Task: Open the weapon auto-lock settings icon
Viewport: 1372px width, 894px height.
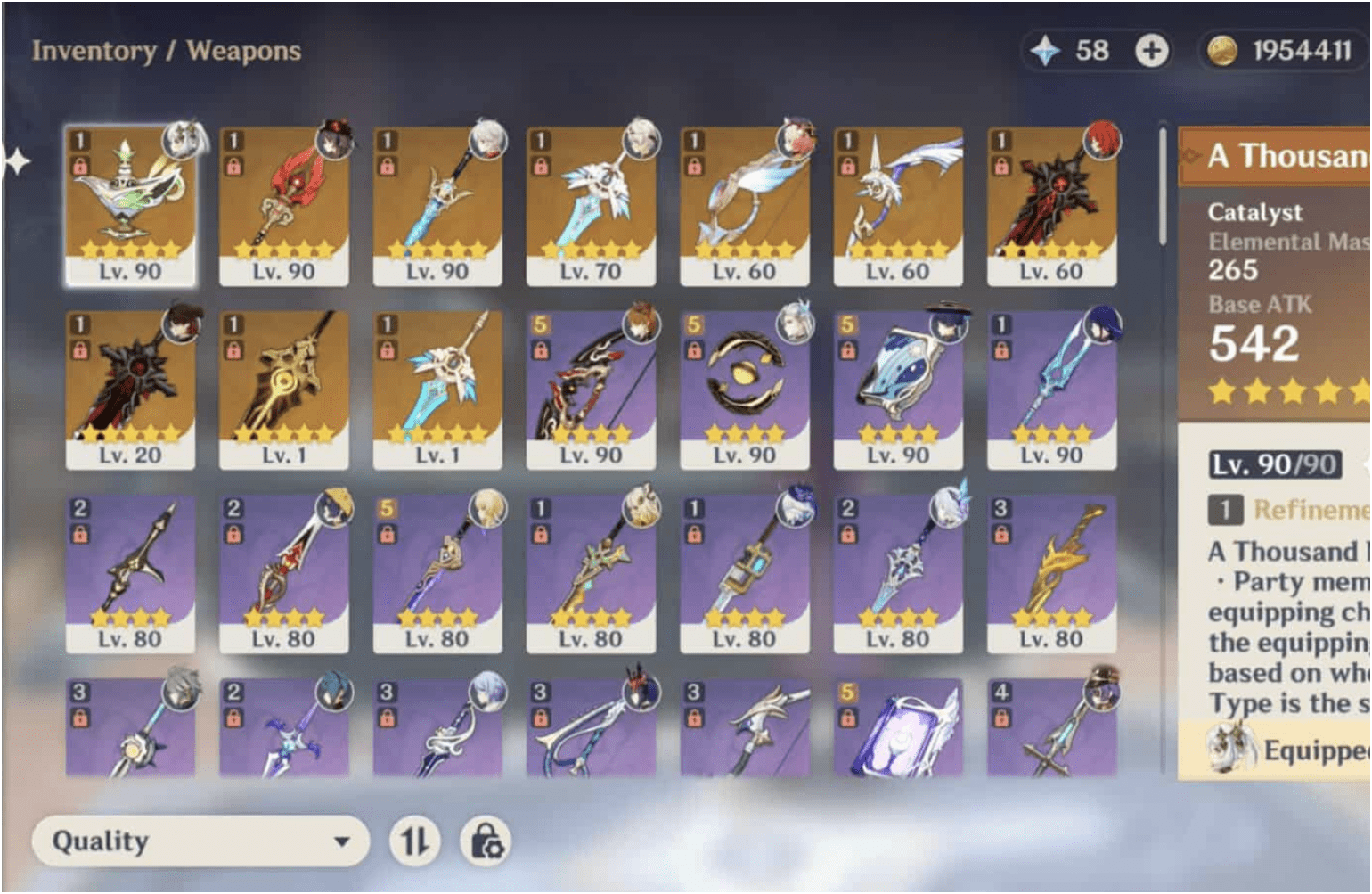Action: tap(484, 839)
